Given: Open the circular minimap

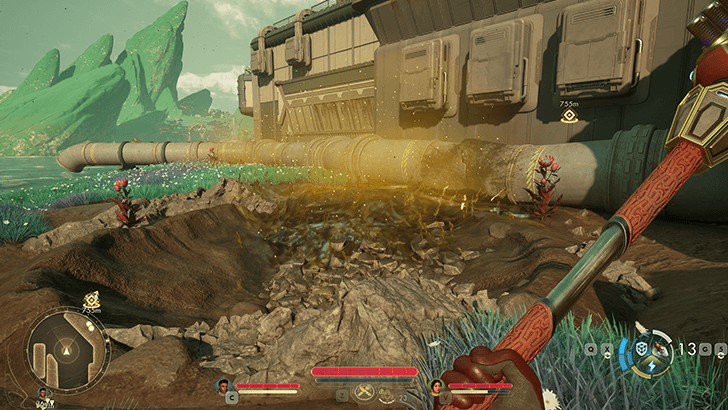Looking at the screenshot, I should (68, 350).
